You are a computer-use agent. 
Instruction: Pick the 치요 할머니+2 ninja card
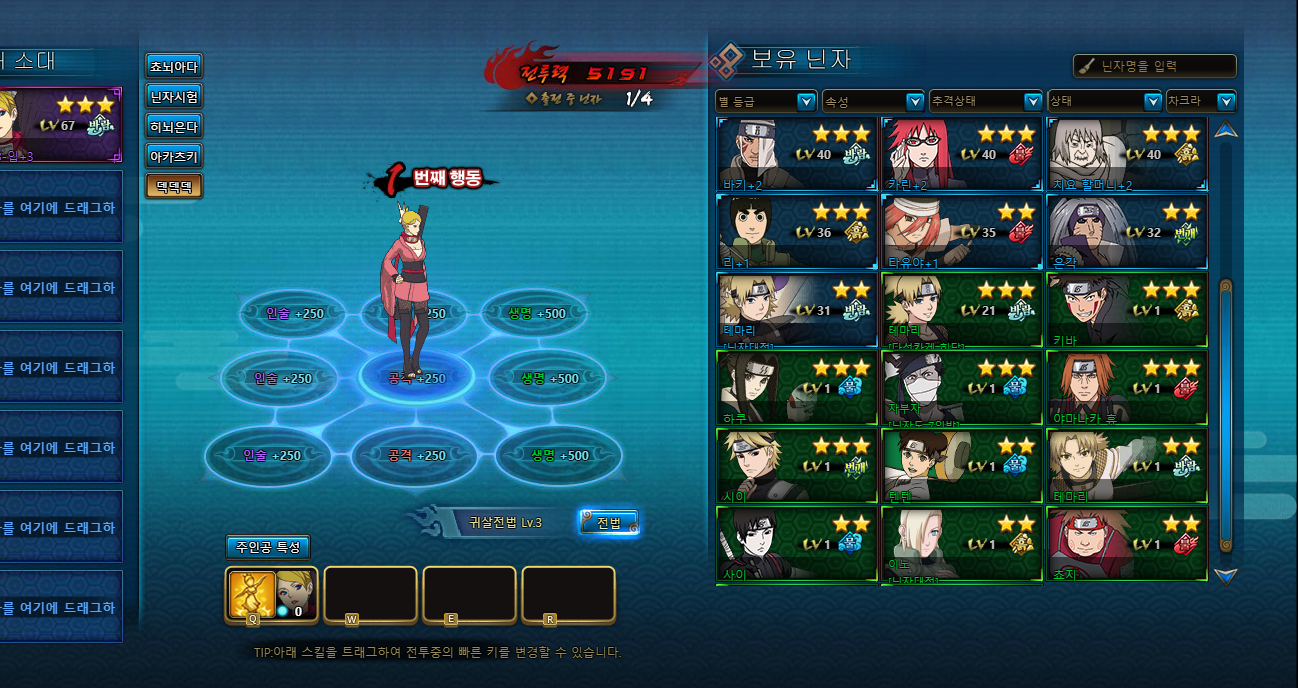tap(1126, 154)
